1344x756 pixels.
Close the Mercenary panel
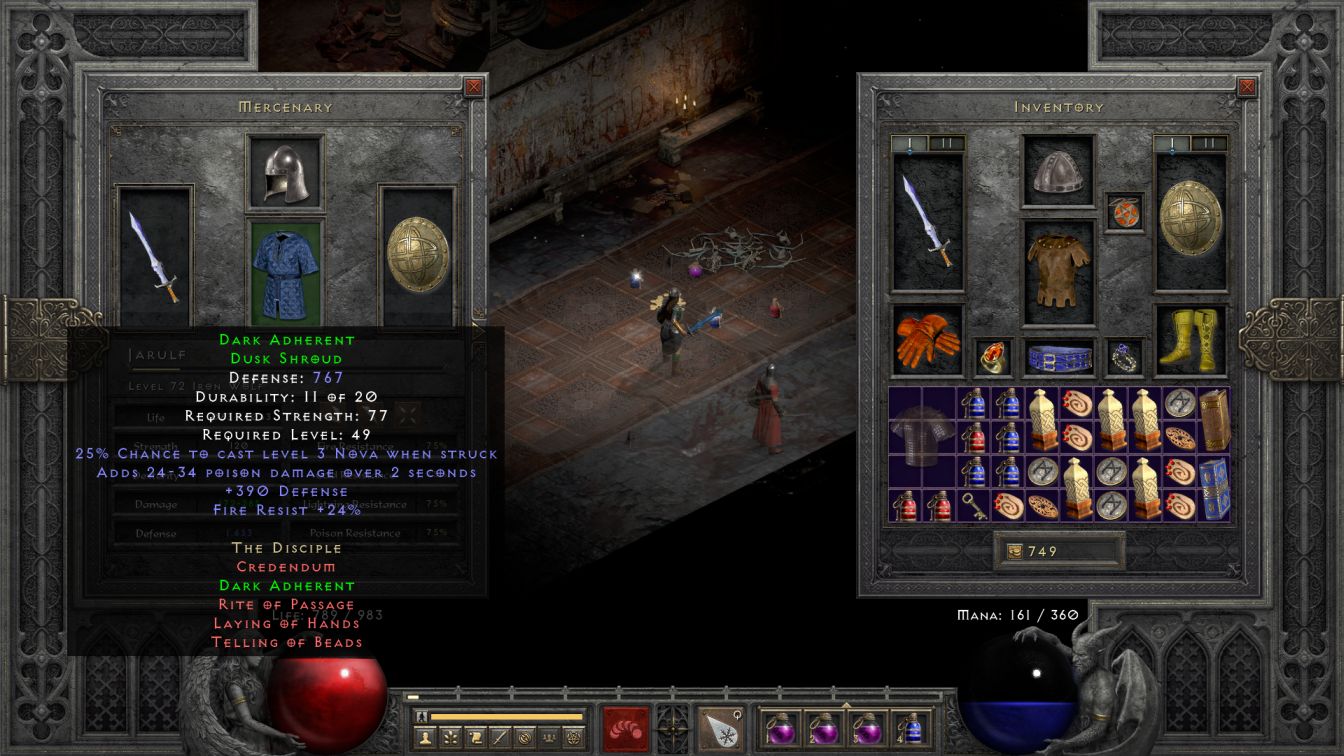(474, 87)
